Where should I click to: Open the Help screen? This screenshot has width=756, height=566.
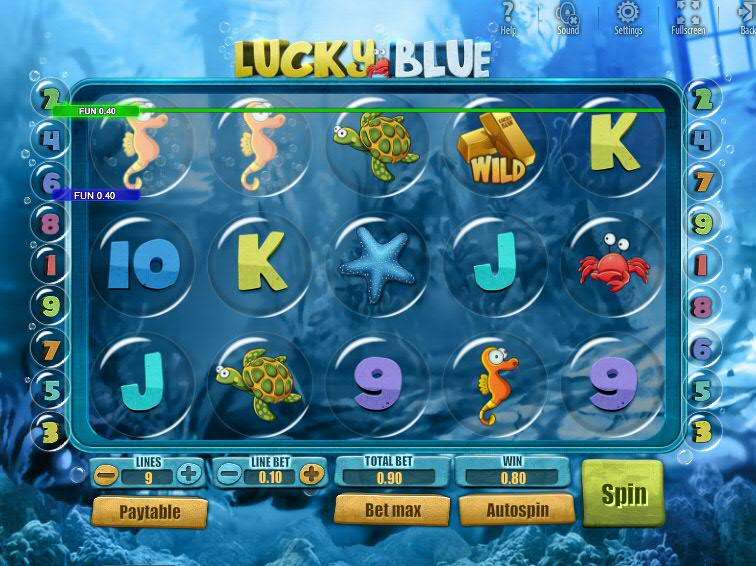(x=508, y=16)
